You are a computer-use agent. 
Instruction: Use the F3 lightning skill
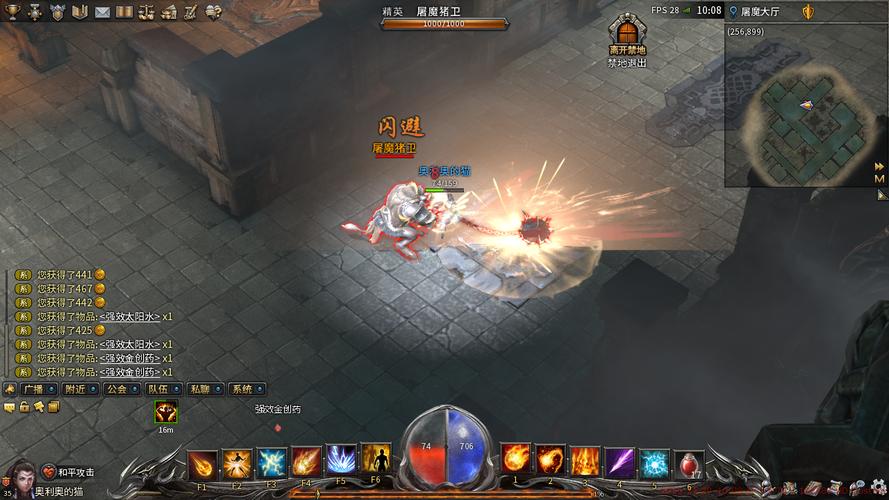[x=272, y=463]
